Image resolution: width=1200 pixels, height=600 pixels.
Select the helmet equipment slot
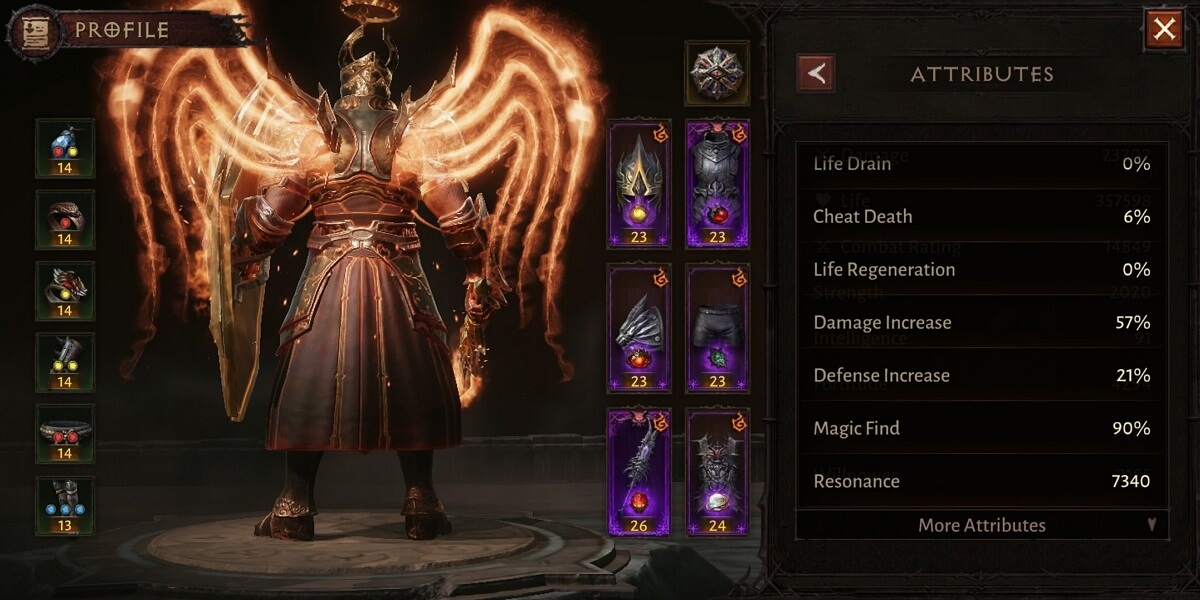[x=639, y=184]
